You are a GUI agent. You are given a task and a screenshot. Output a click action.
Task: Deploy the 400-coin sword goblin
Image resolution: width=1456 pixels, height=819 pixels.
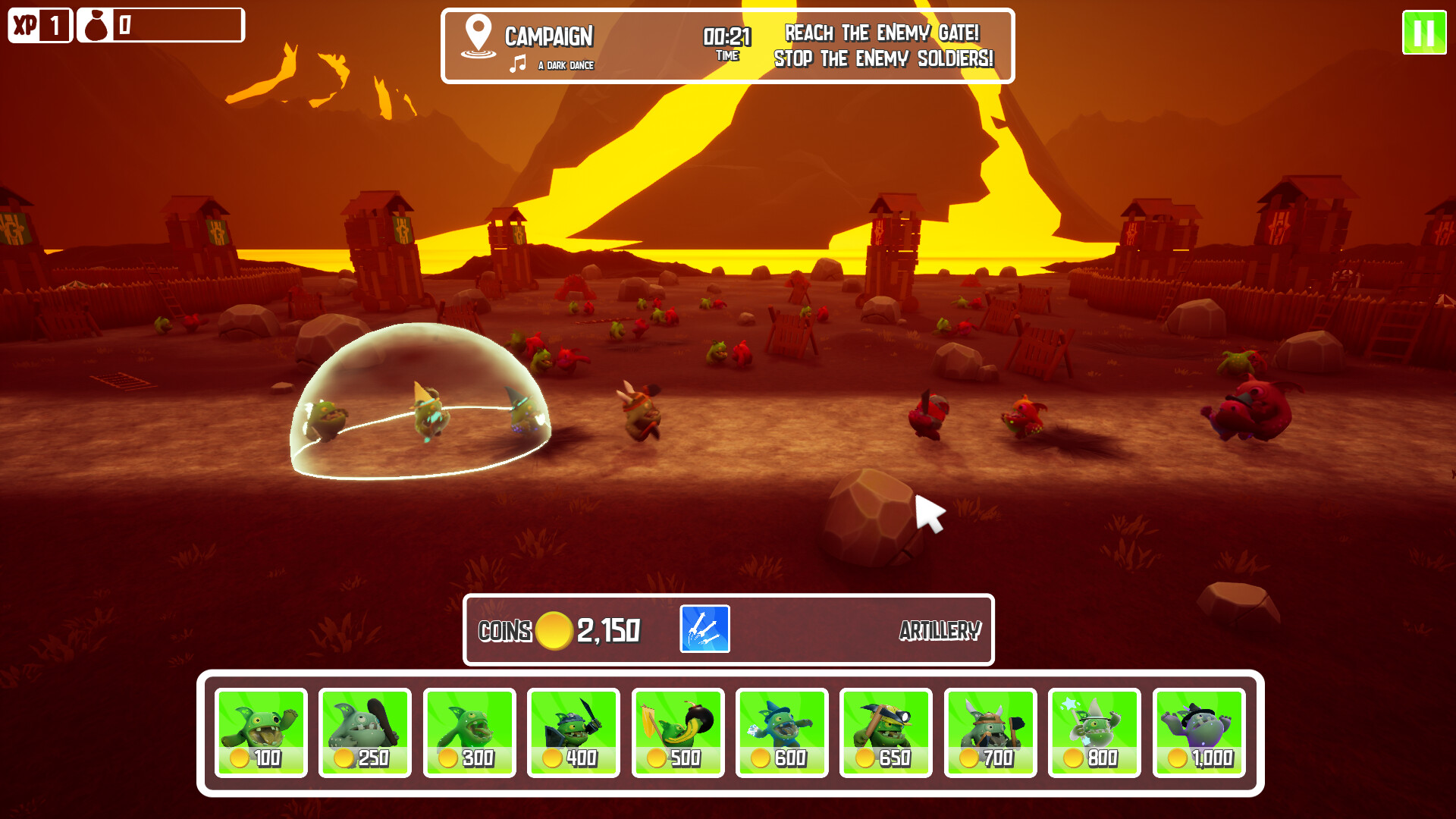[573, 733]
